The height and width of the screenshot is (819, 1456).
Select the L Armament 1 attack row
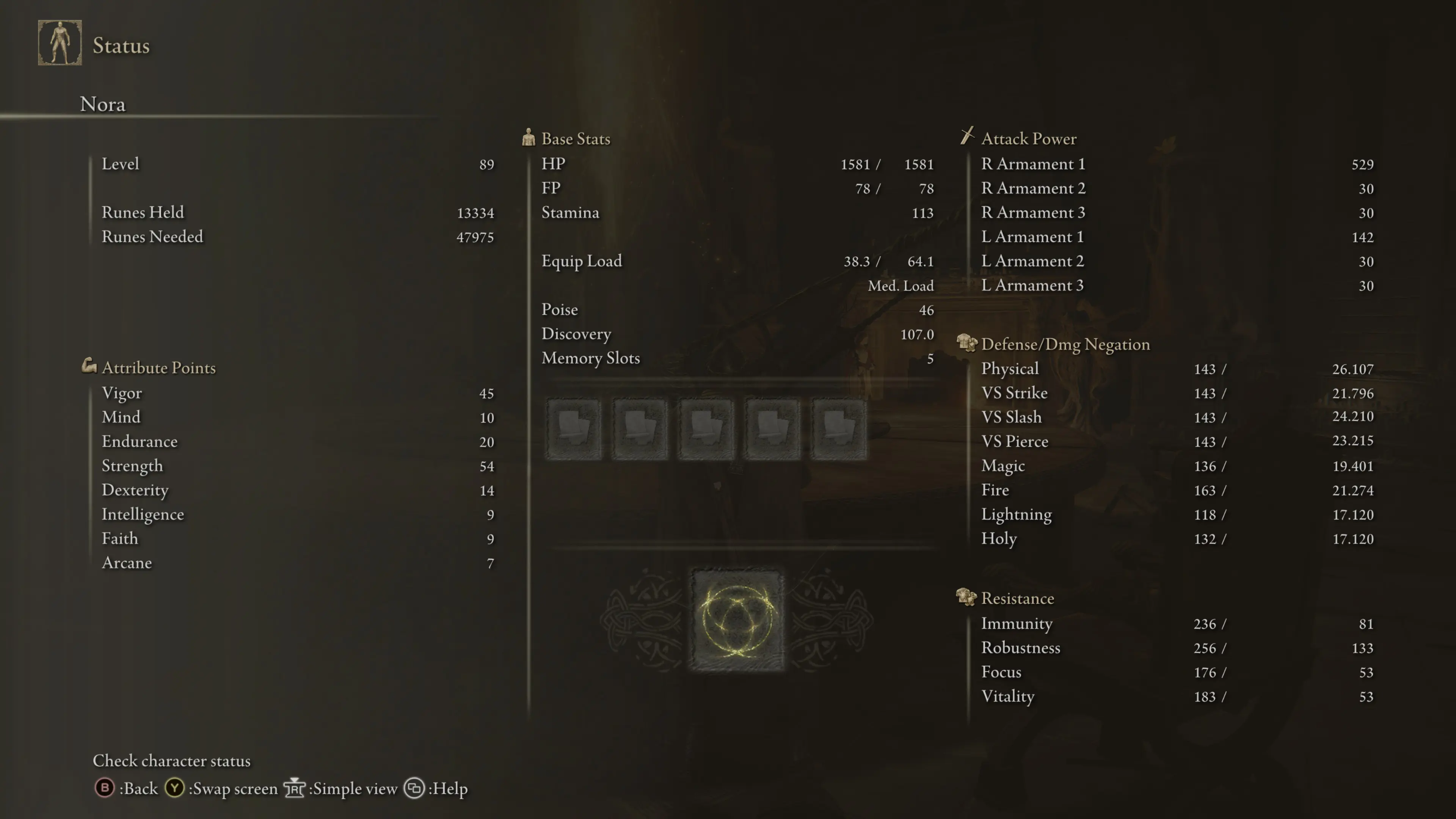[x=1177, y=237]
